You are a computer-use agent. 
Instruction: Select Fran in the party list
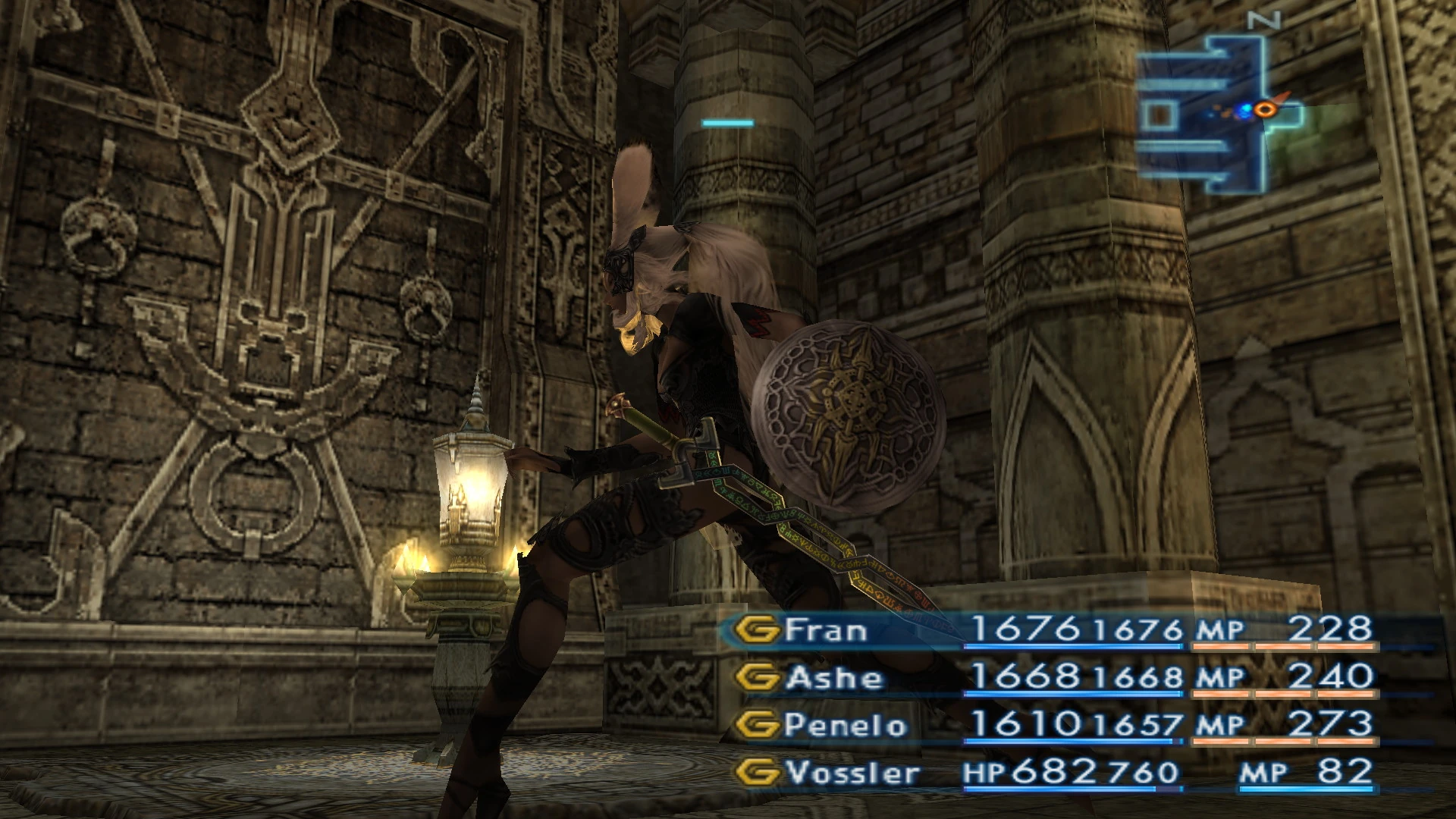tap(825, 630)
